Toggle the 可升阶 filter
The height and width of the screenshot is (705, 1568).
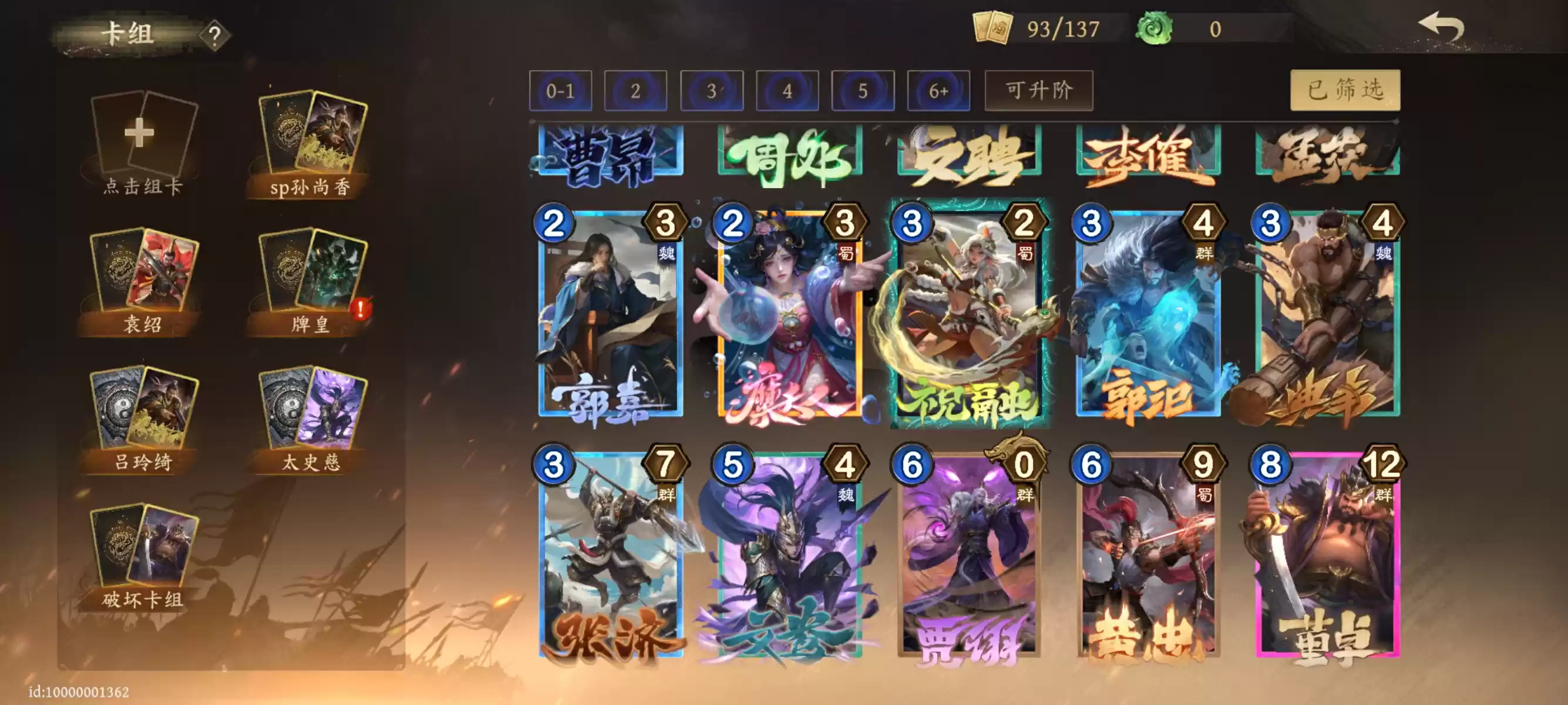tap(1038, 89)
